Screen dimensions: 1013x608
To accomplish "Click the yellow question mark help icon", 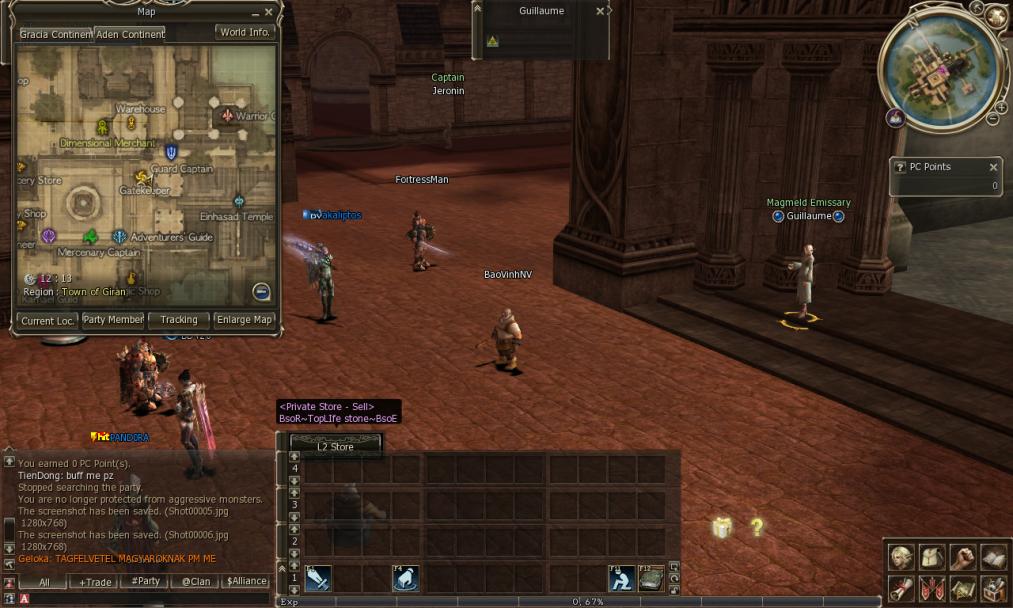I will [x=757, y=527].
